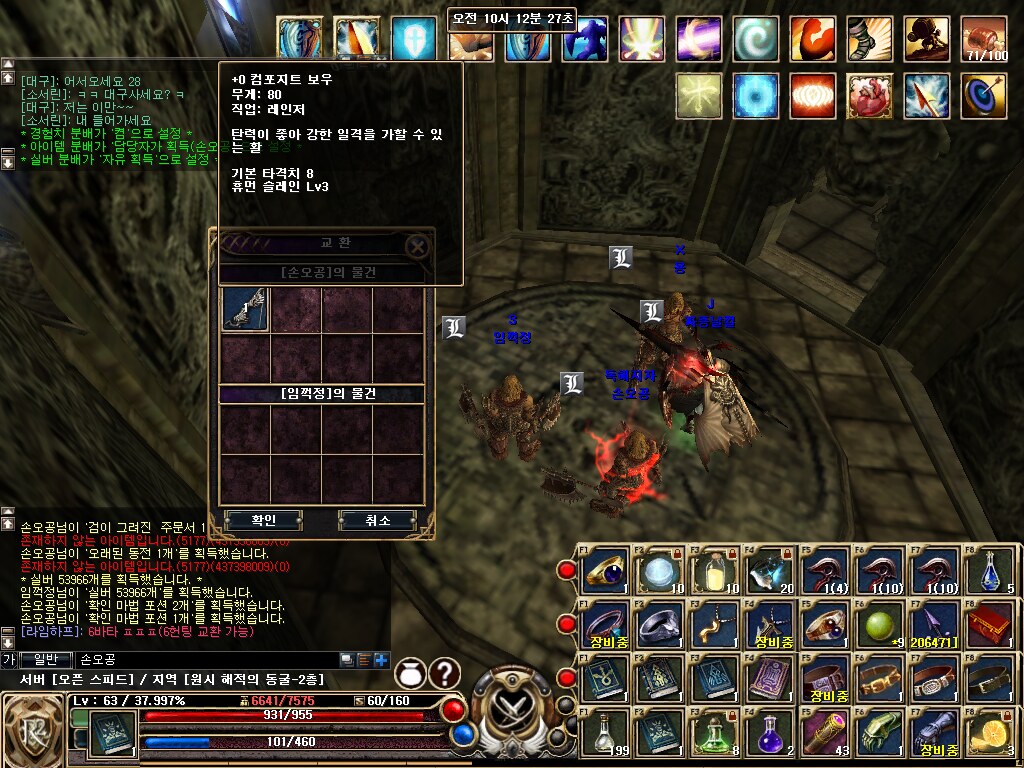Cancel the trade with the 취소 button
Screen dimensions: 1024x768
(x=377, y=520)
